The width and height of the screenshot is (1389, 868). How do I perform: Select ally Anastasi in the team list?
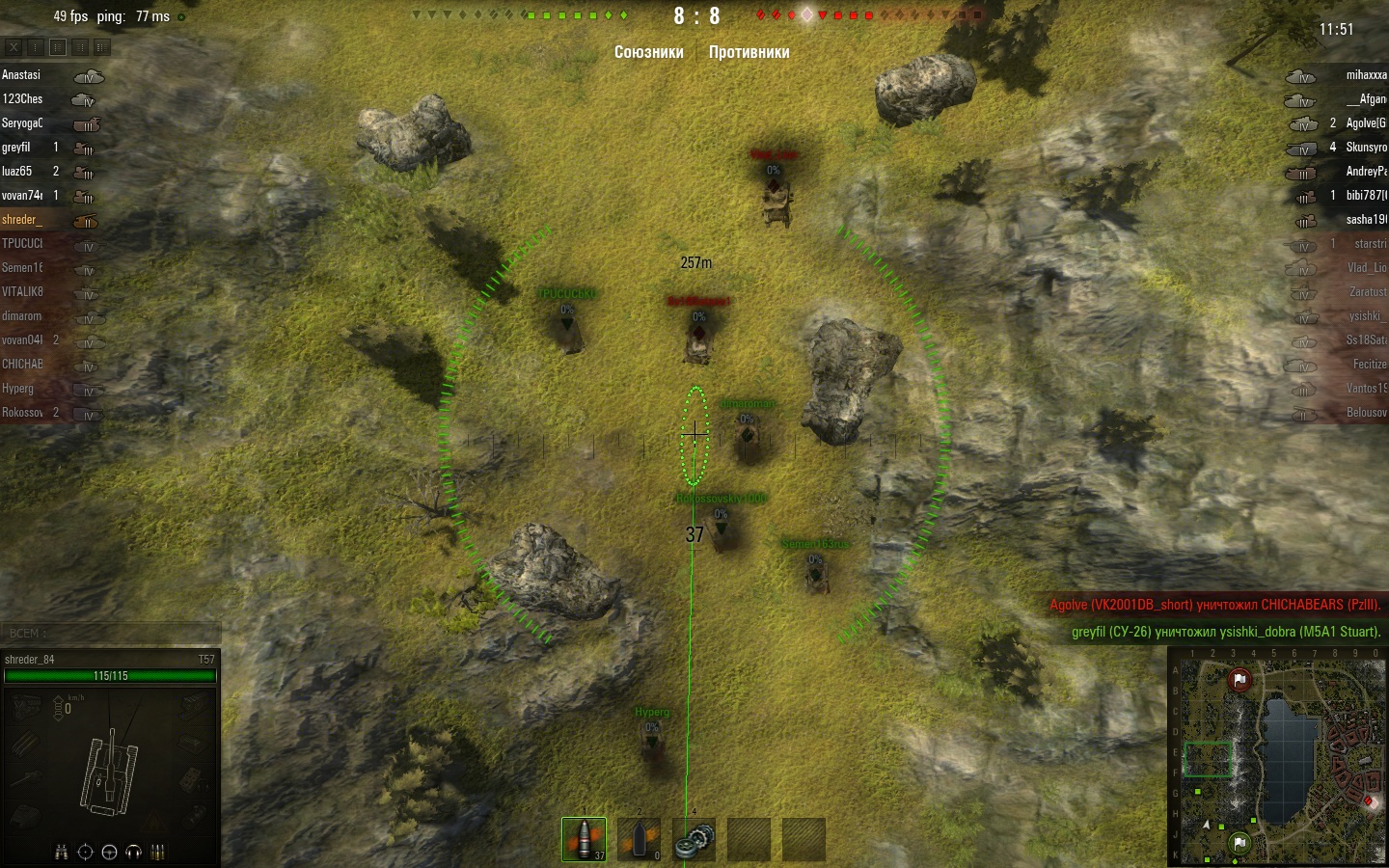[x=21, y=75]
